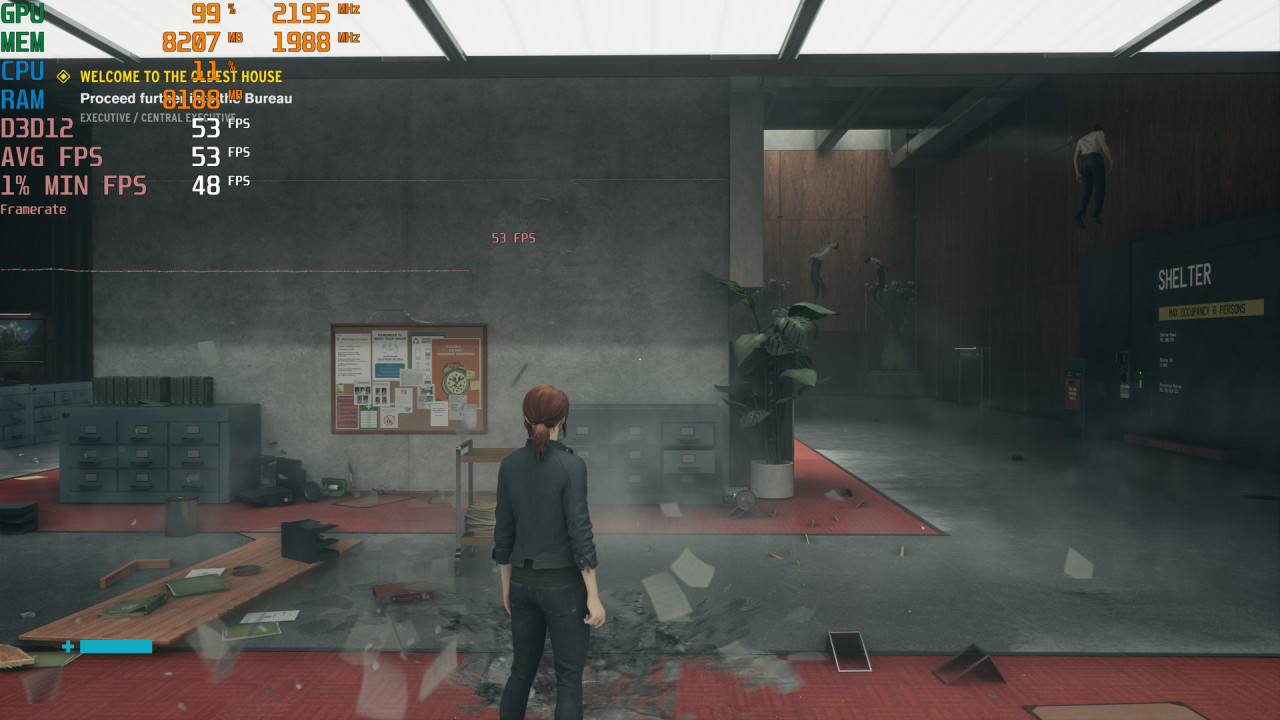Screen dimensions: 1280x720
Task: Select the Welcome to the Oldest House objective tracker
Action: [x=180, y=77]
